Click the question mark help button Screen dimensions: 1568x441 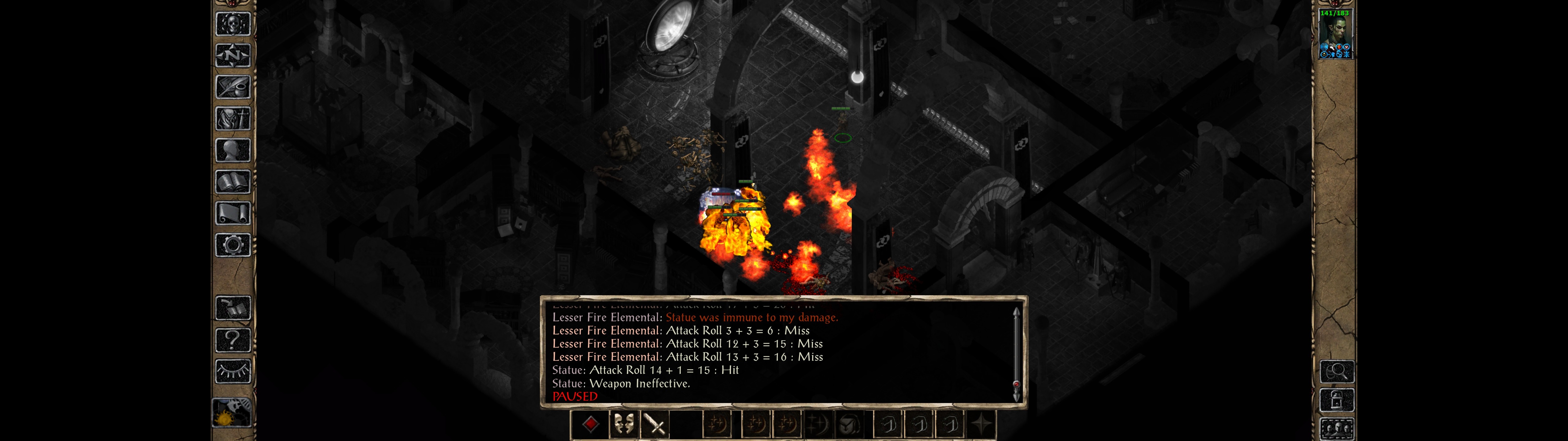[x=232, y=340]
